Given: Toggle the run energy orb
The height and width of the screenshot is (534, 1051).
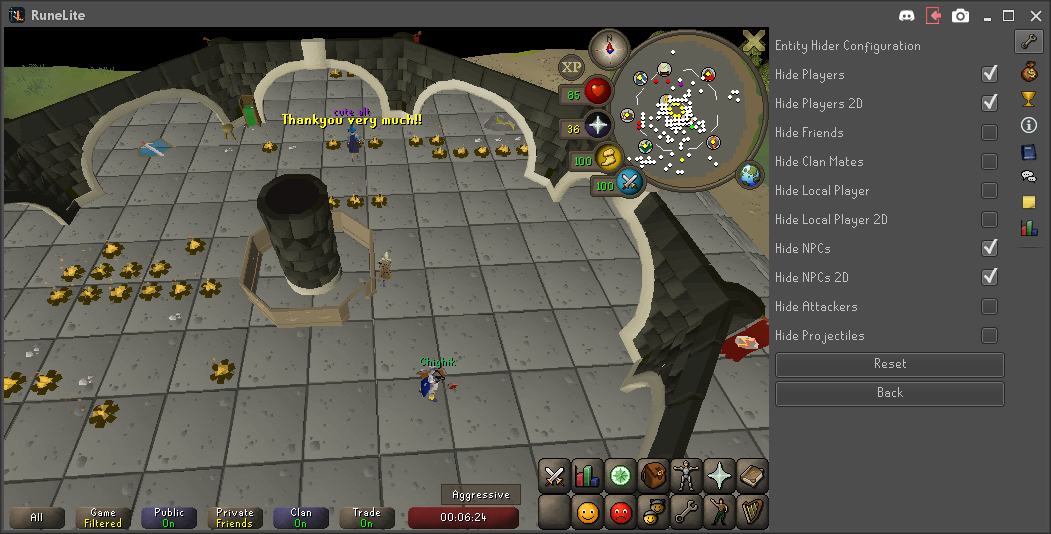Looking at the screenshot, I should pos(609,158).
